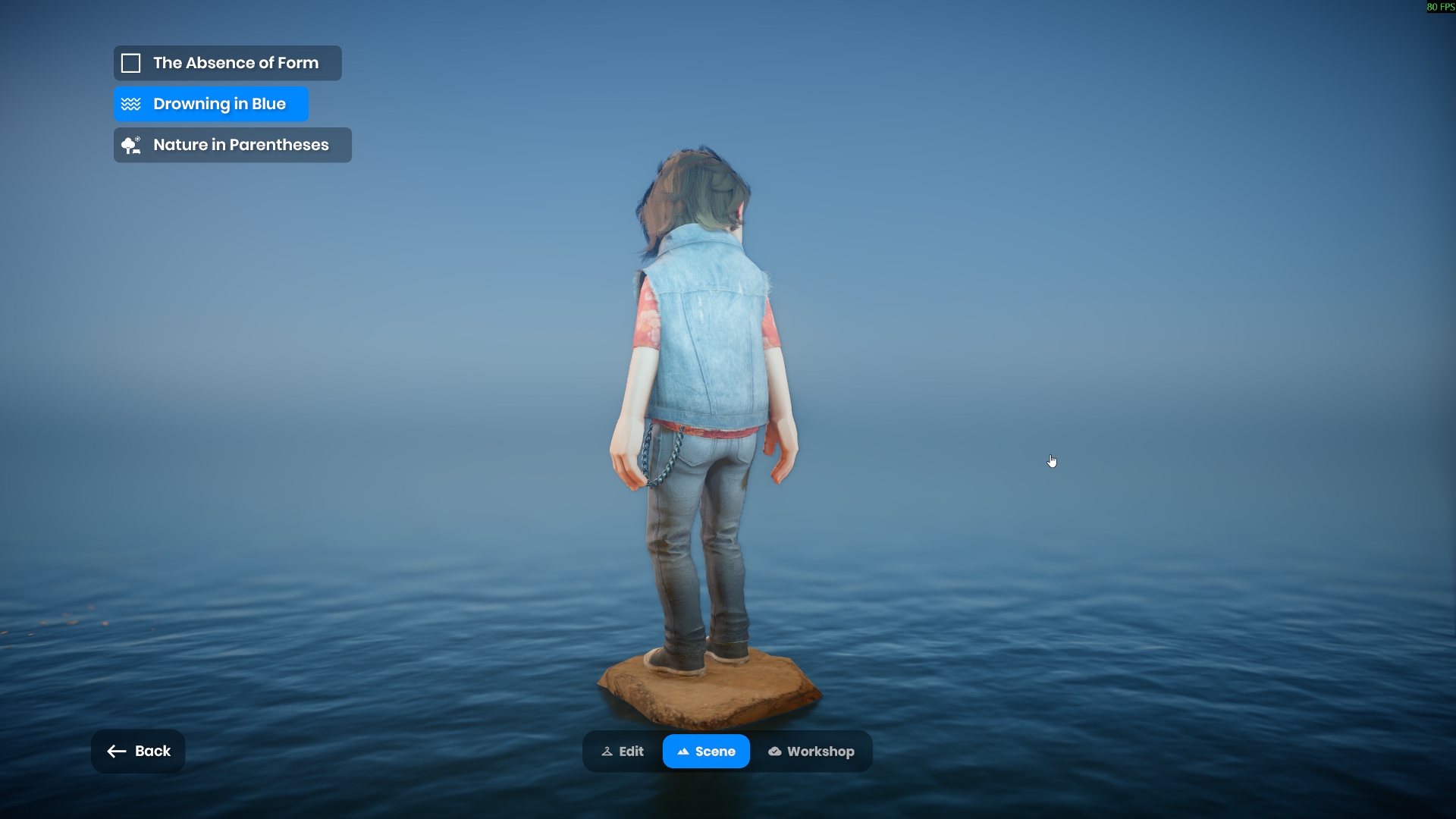Pick the Nature in Parentheses scene
The height and width of the screenshot is (819, 1456).
[x=233, y=145]
